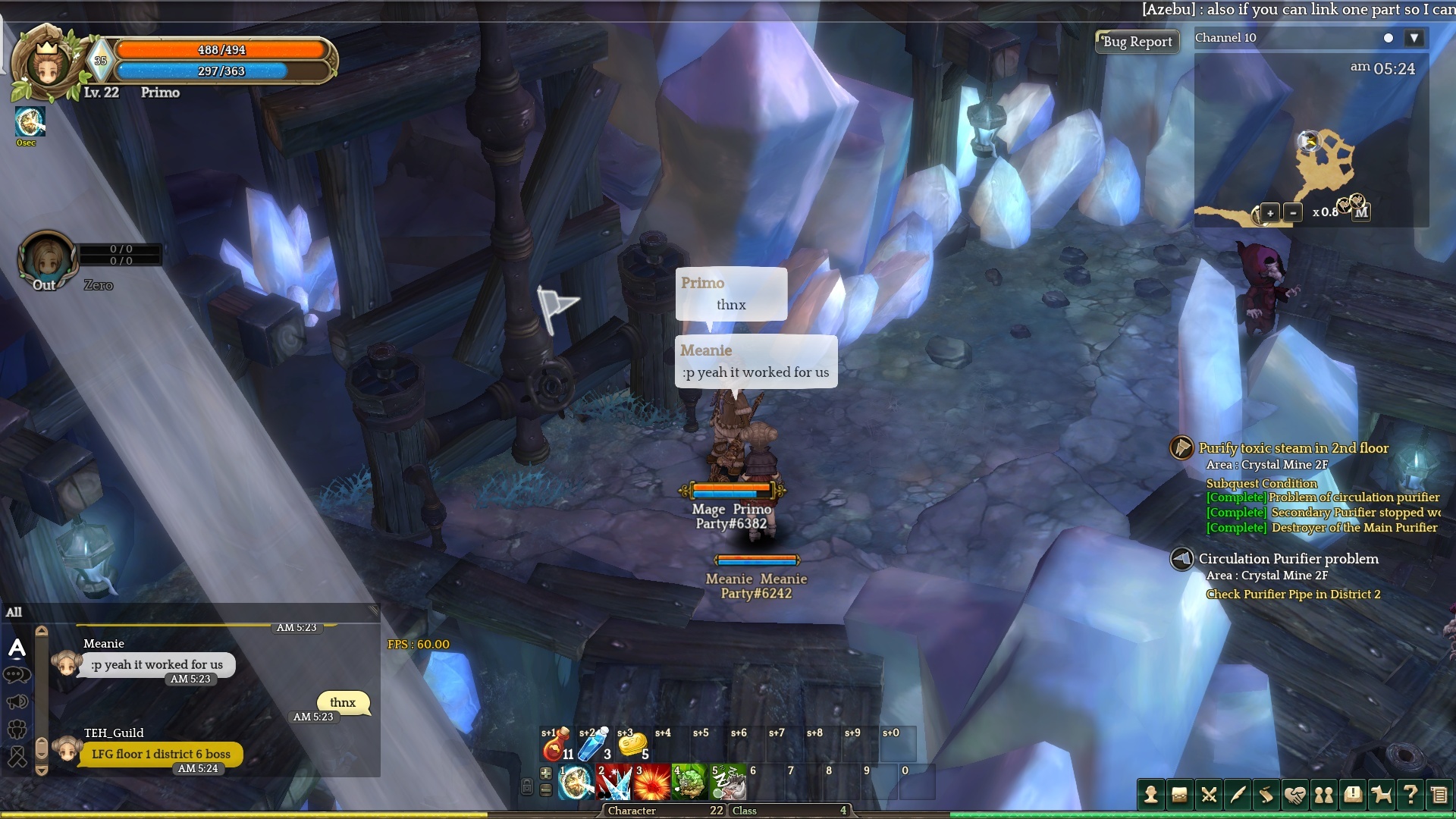
Task: Open the companion pet menu icon
Action: 1382,794
